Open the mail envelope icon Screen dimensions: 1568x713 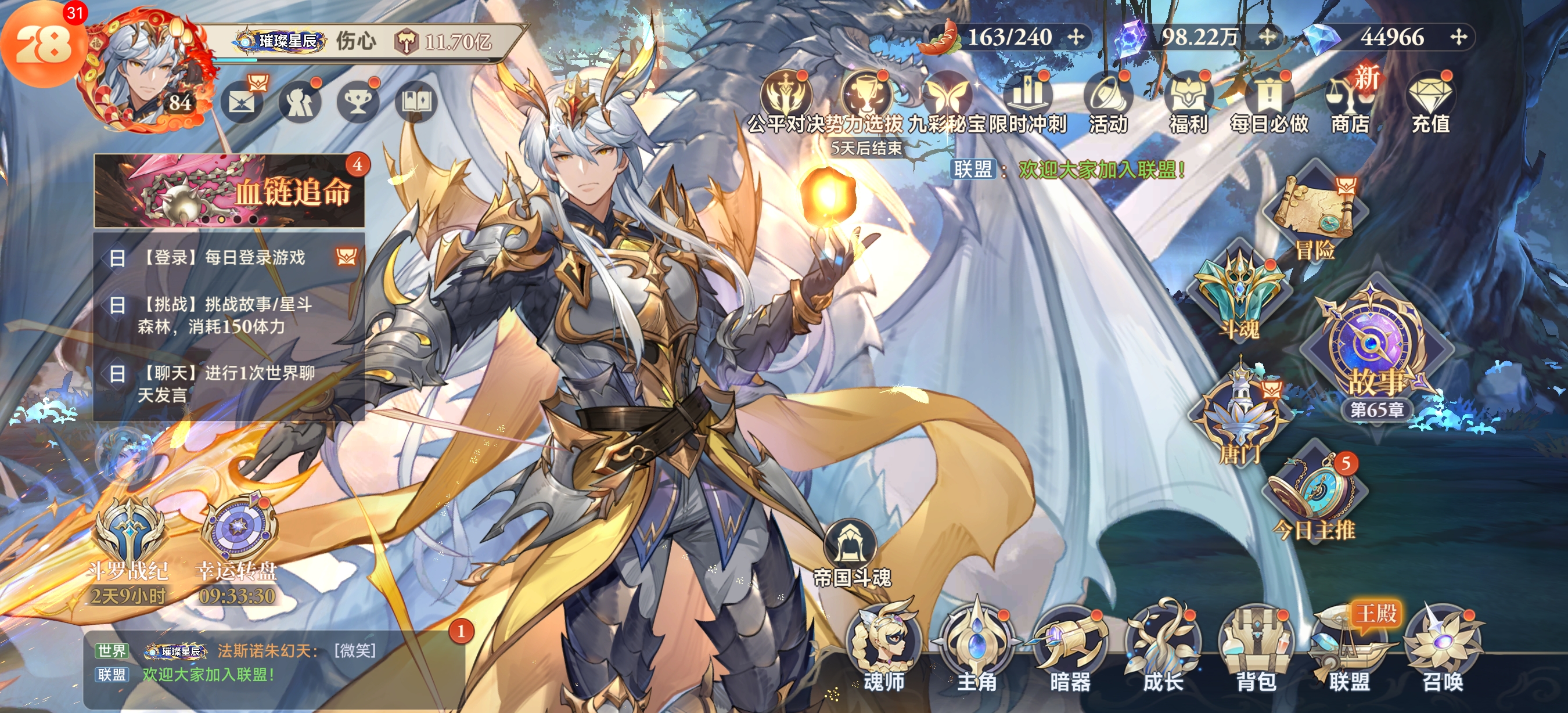[242, 102]
